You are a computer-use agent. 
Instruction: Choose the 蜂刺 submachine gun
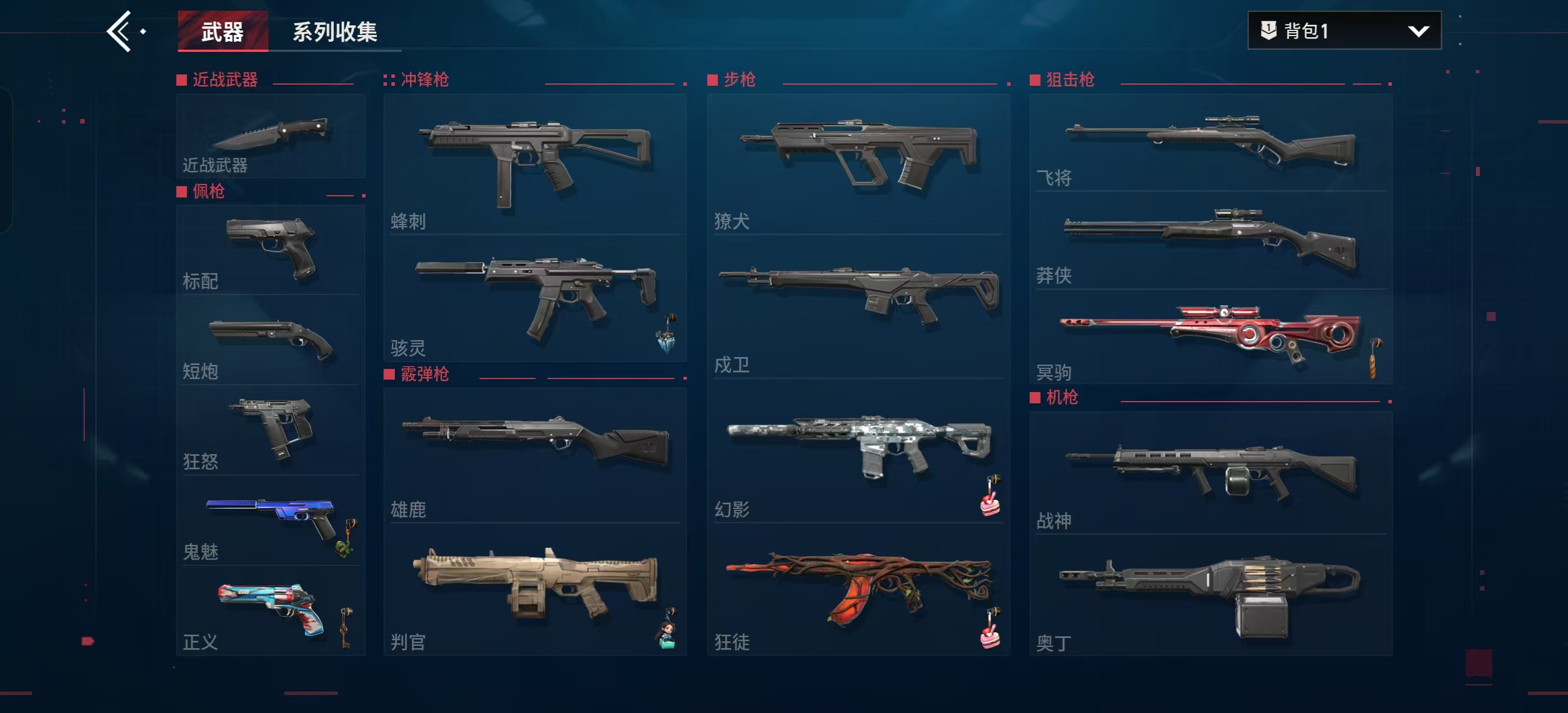click(x=535, y=163)
